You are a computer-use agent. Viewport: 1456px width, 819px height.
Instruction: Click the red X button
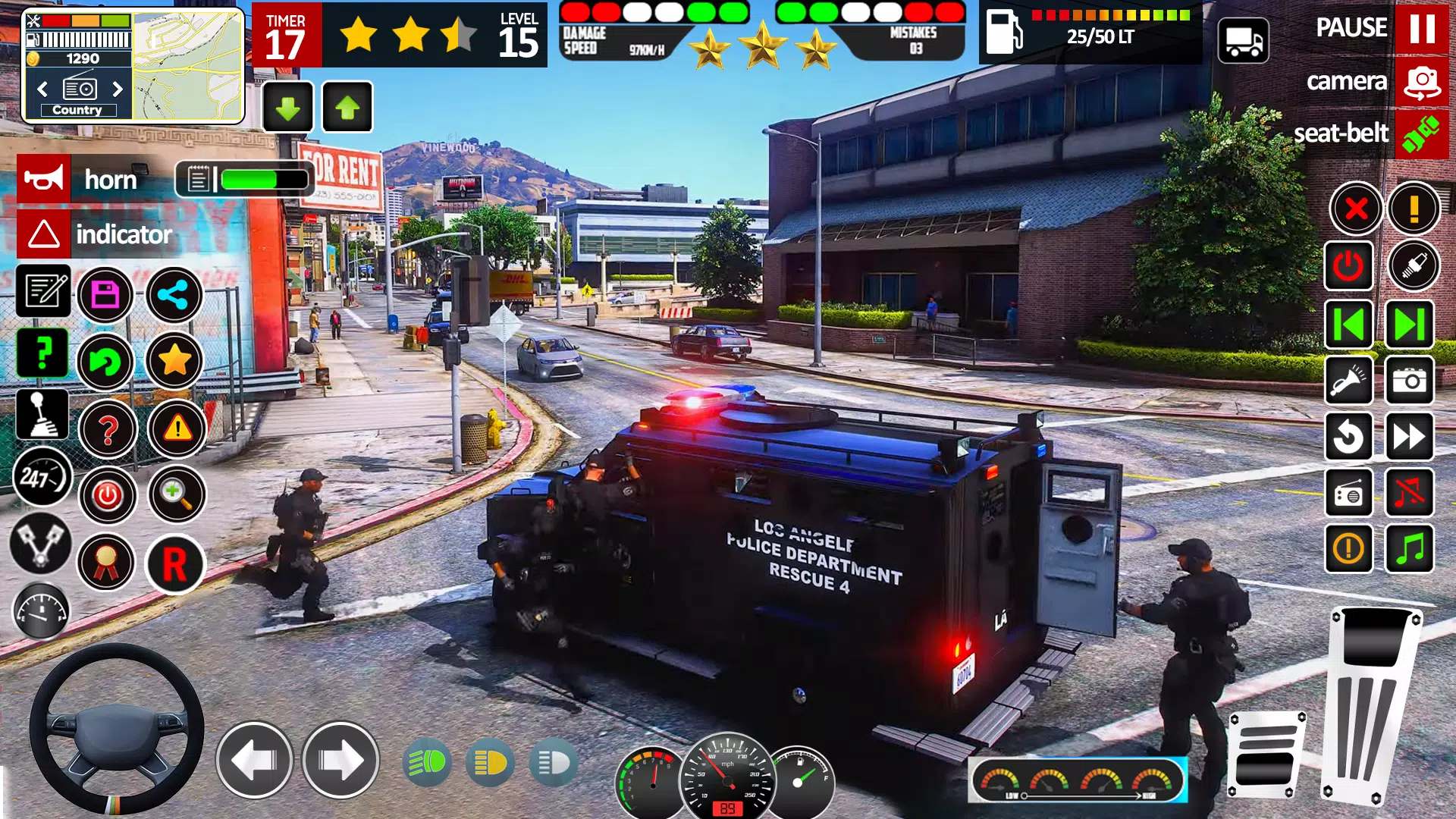[x=1356, y=208]
